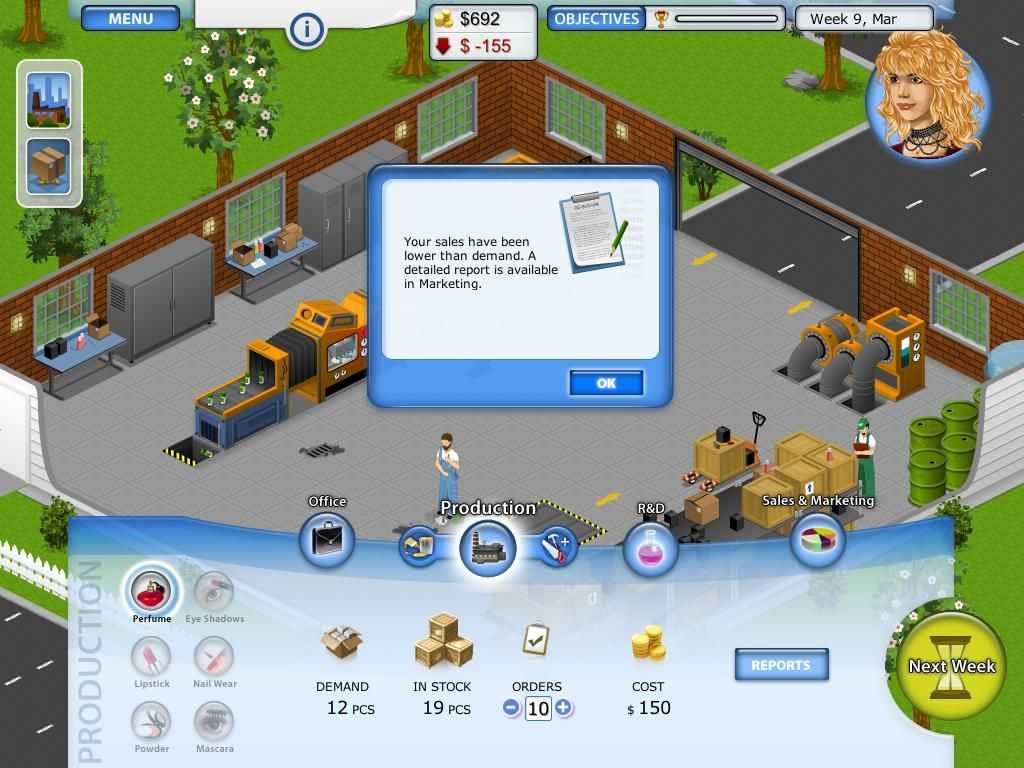This screenshot has width=1024, height=768.
Task: Choose the Nail Wear product
Action: click(213, 657)
